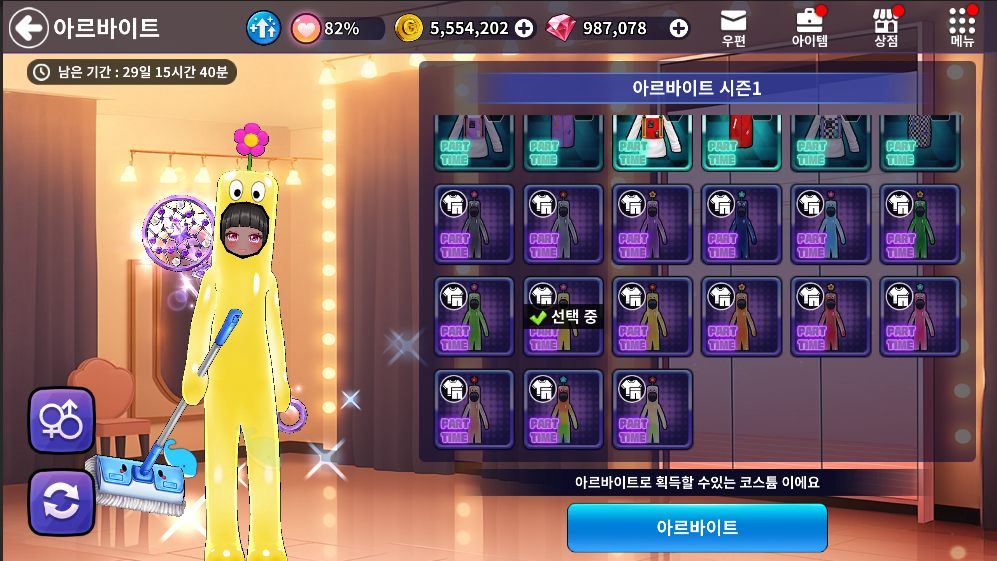Pick the dark green bodysuit costume

[919, 224]
